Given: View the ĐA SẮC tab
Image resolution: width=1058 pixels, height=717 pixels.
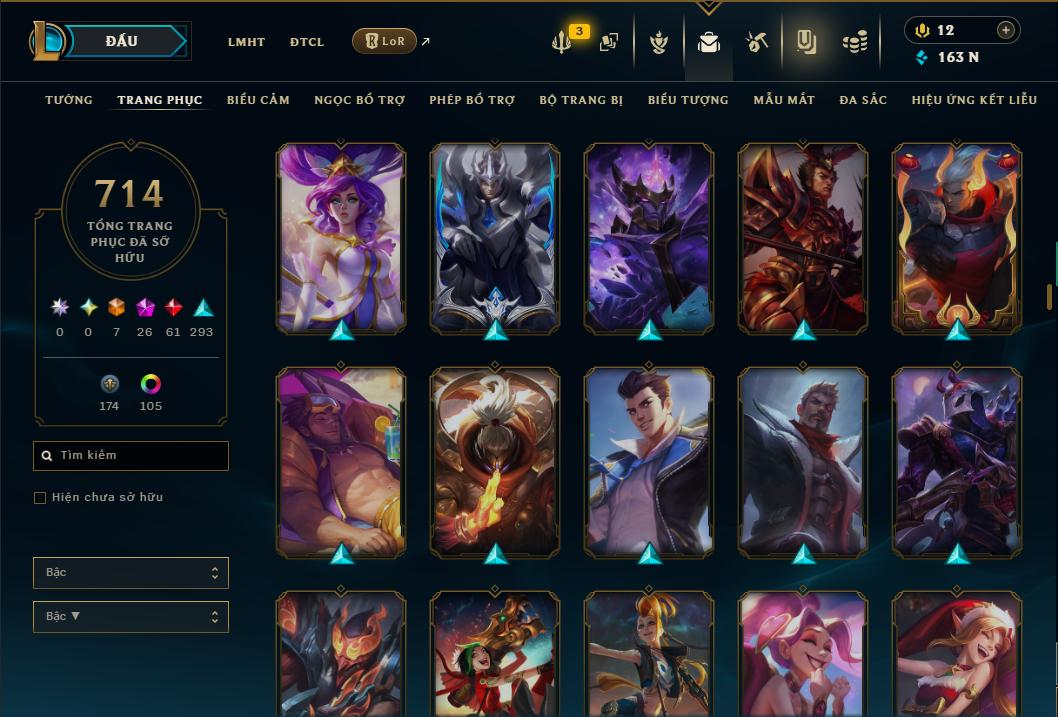Looking at the screenshot, I should [x=863, y=100].
